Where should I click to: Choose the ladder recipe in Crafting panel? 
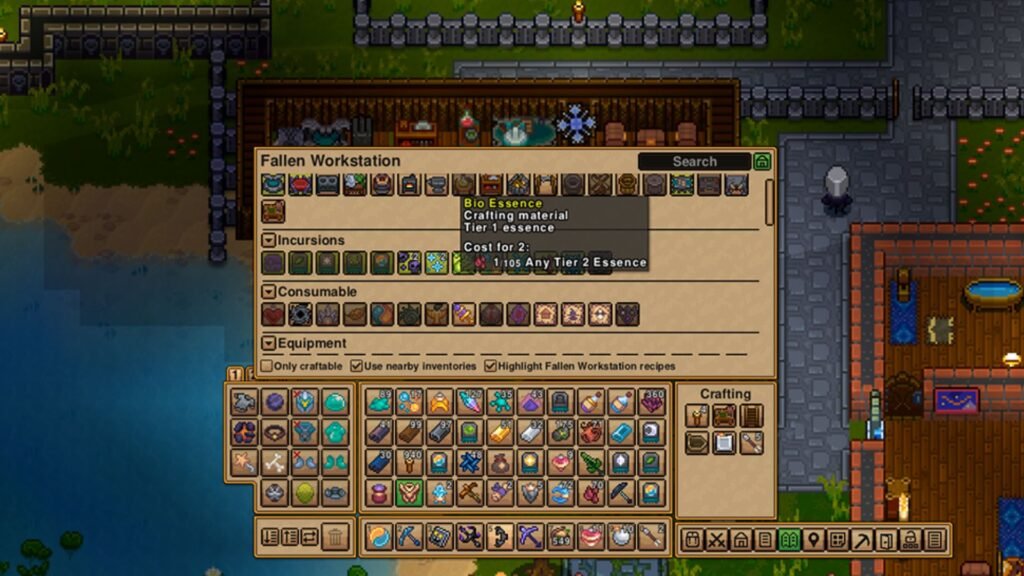[x=750, y=415]
